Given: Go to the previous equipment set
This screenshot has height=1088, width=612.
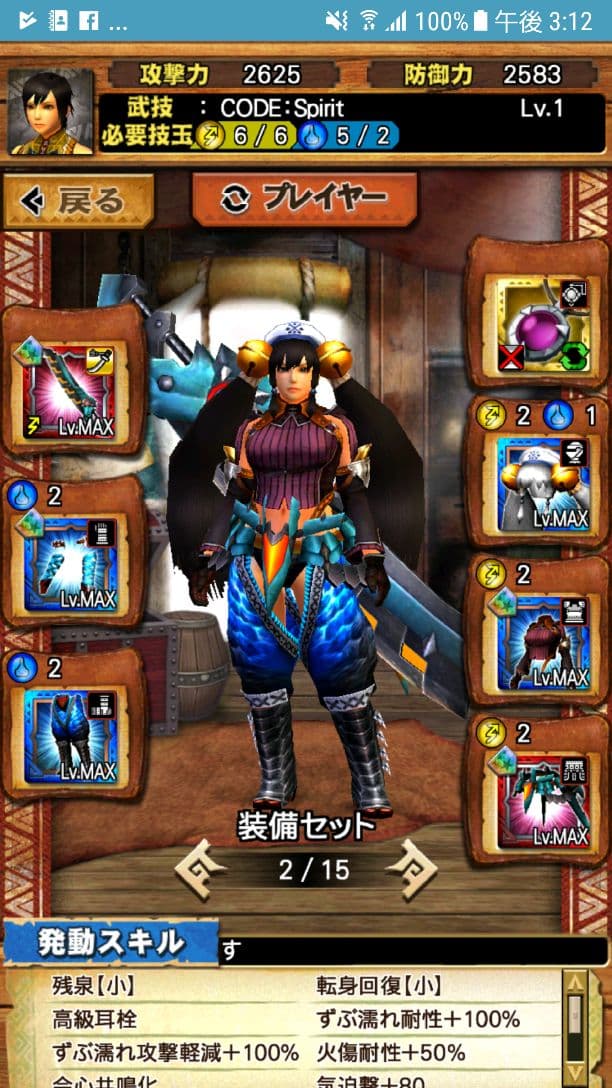Looking at the screenshot, I should click(201, 868).
